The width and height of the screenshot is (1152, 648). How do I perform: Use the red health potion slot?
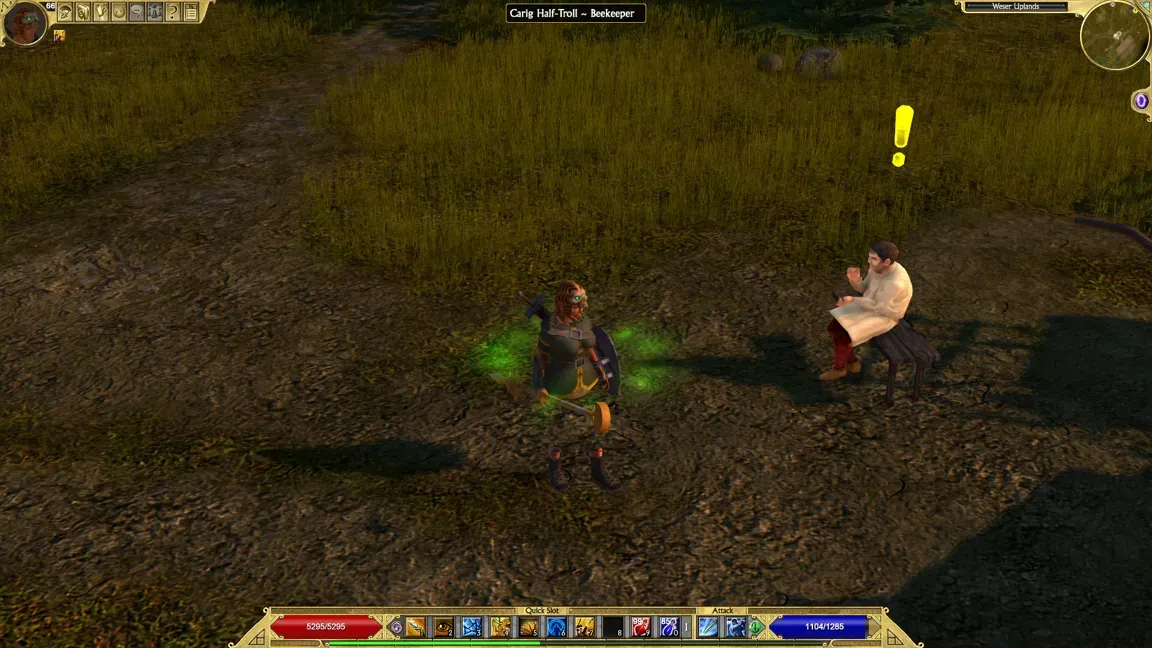[x=641, y=627]
